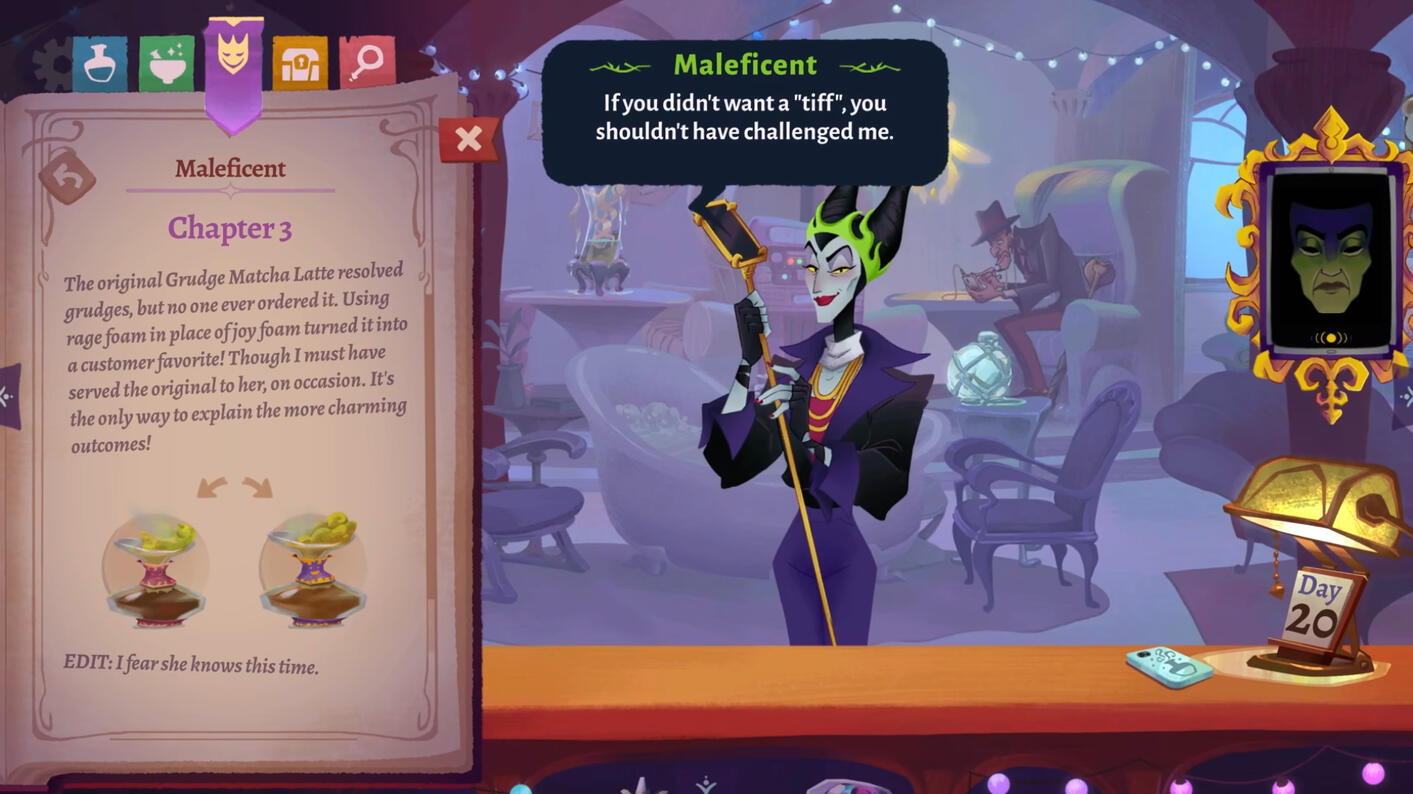The image size is (1413, 794).
Task: Switch to the Maleficent chapter page
Action: (229, 168)
